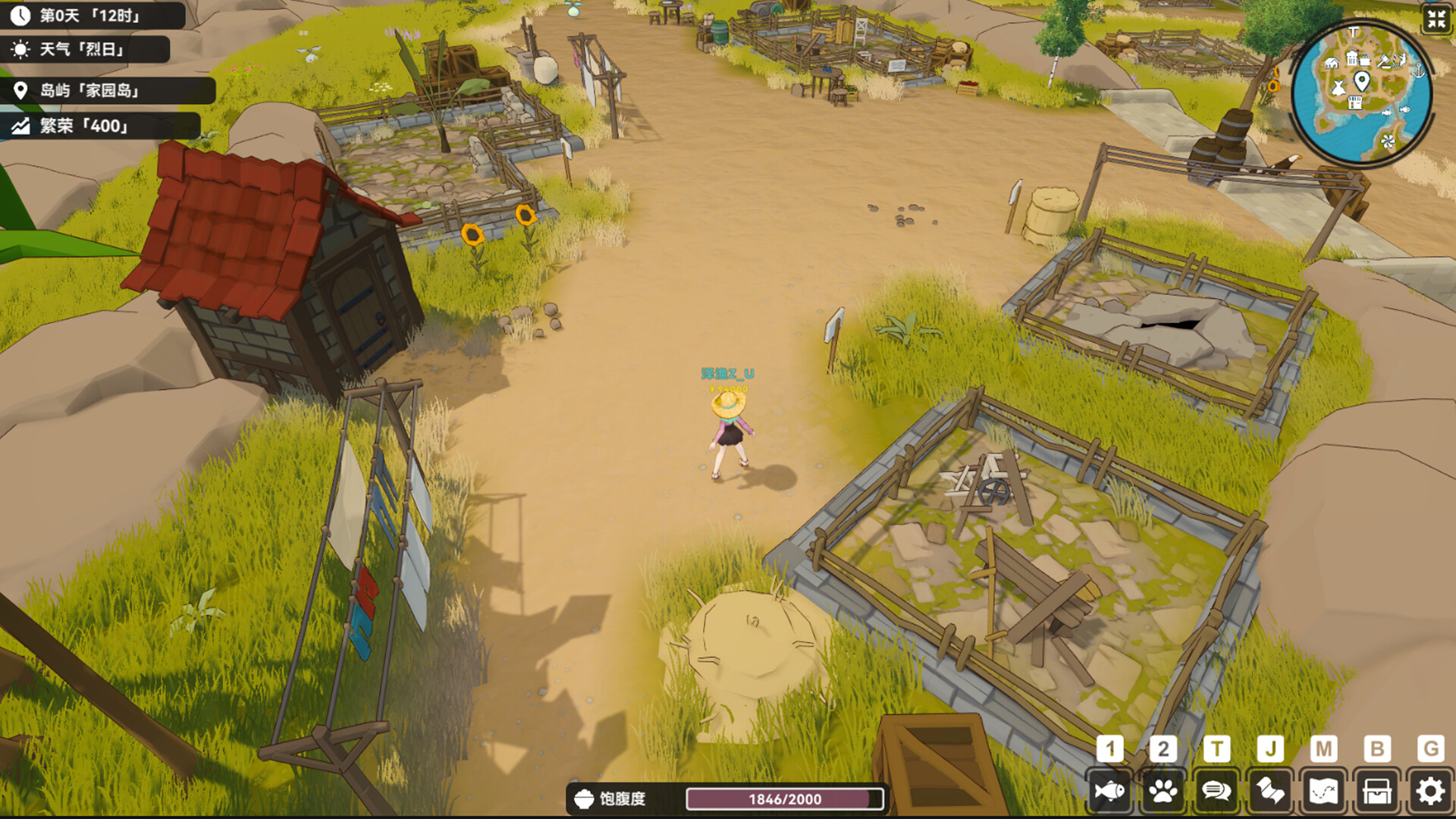Image resolution: width=1456 pixels, height=819 pixels.
Task: Click the collapse arrows button by the minimap
Action: click(x=1436, y=19)
